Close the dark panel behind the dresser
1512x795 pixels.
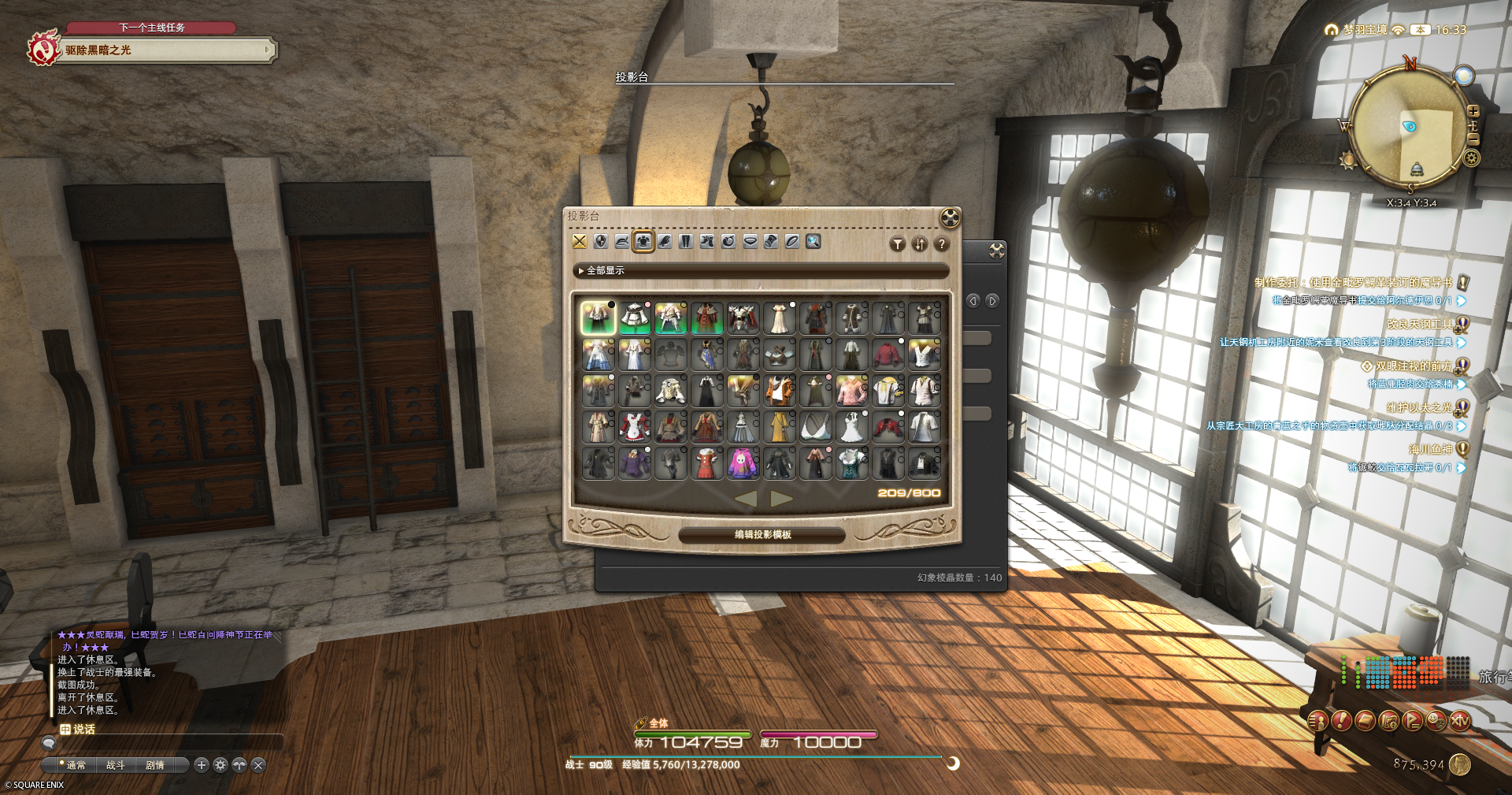(997, 251)
